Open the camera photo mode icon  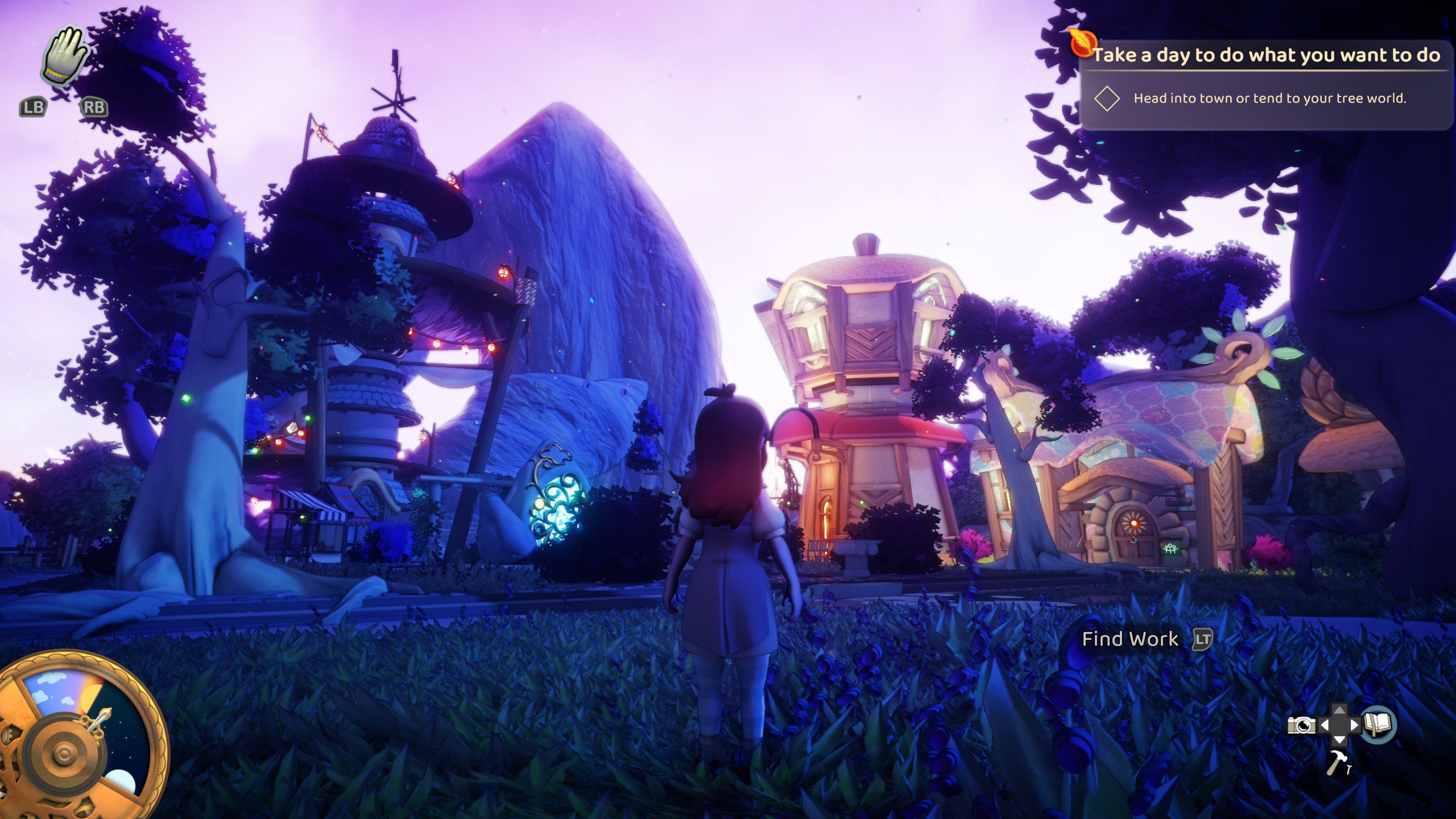pos(1301,725)
